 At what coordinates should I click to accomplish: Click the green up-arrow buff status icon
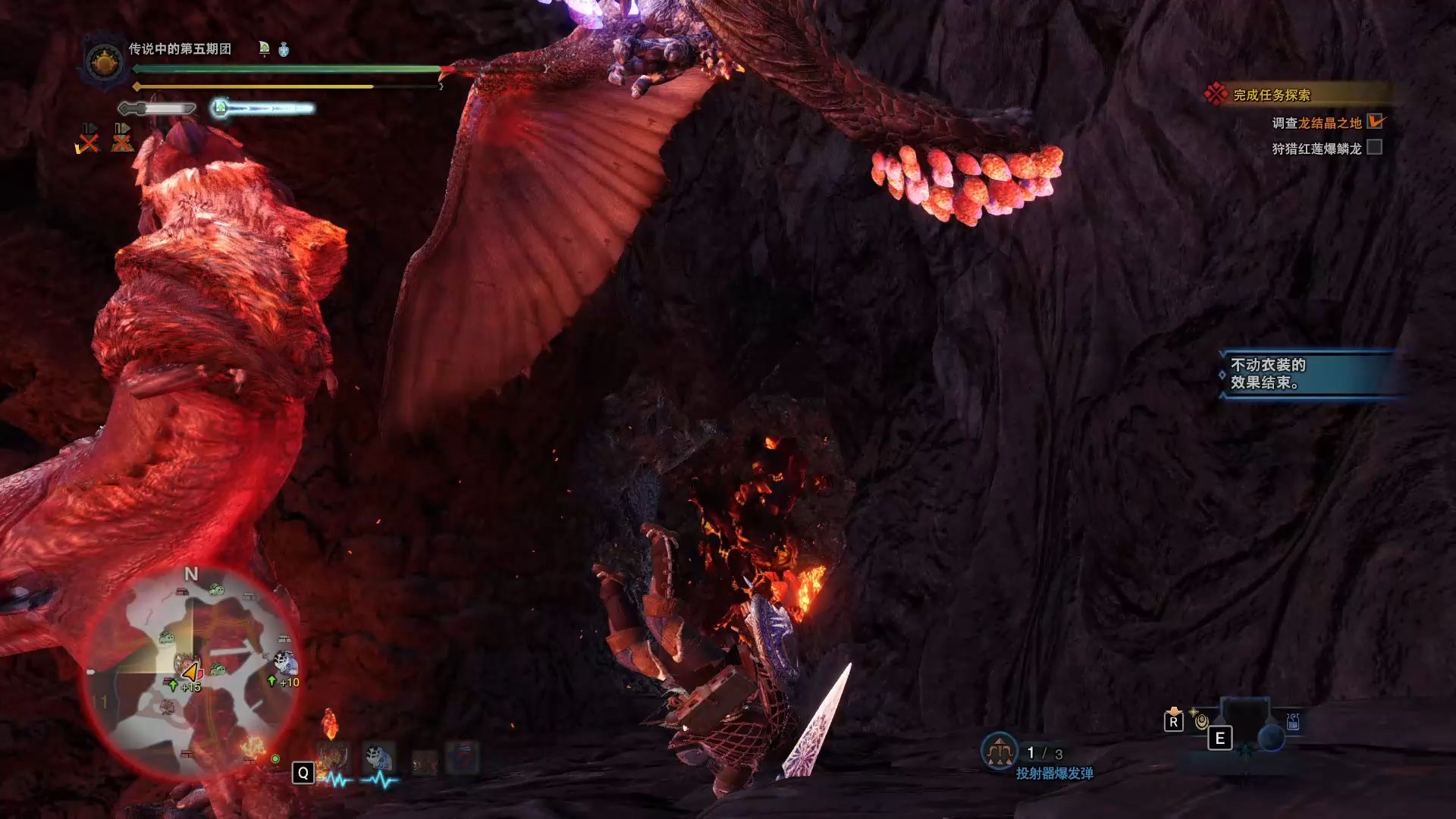(x=264, y=49)
